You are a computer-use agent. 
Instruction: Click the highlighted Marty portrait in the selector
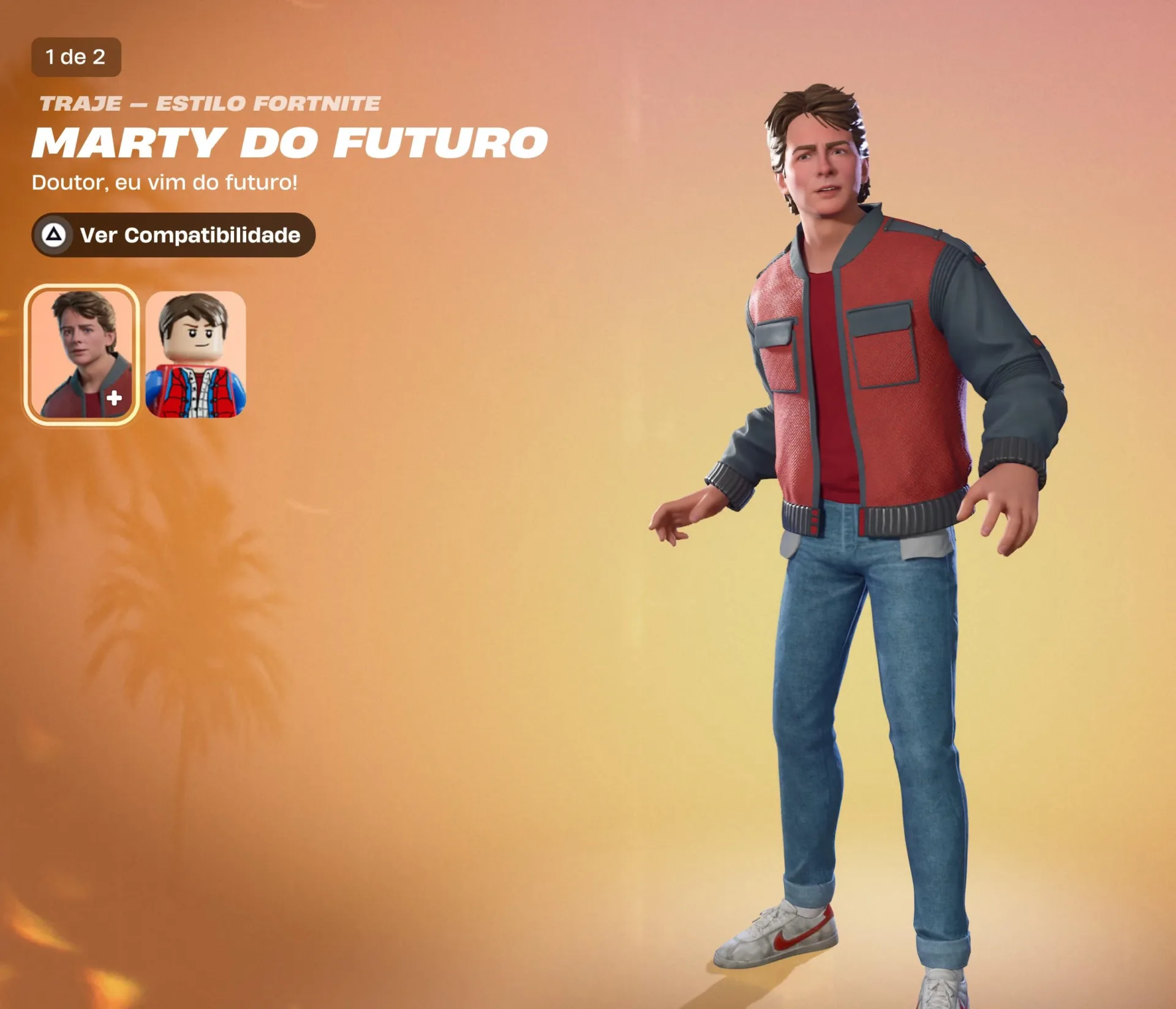pos(83,354)
